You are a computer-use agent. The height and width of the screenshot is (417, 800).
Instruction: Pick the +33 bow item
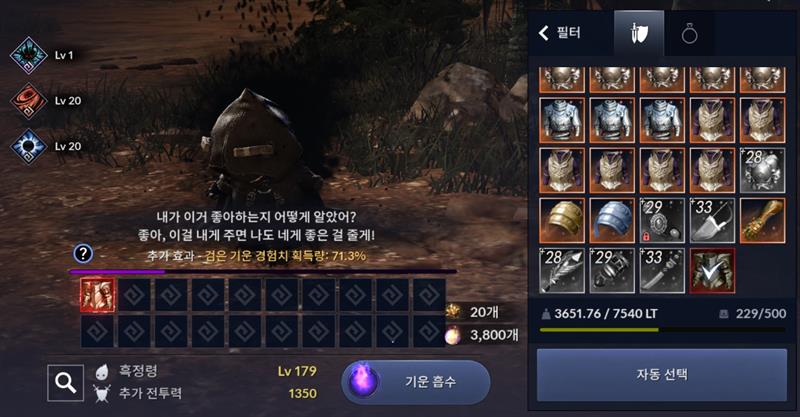pyautogui.click(x=710, y=219)
